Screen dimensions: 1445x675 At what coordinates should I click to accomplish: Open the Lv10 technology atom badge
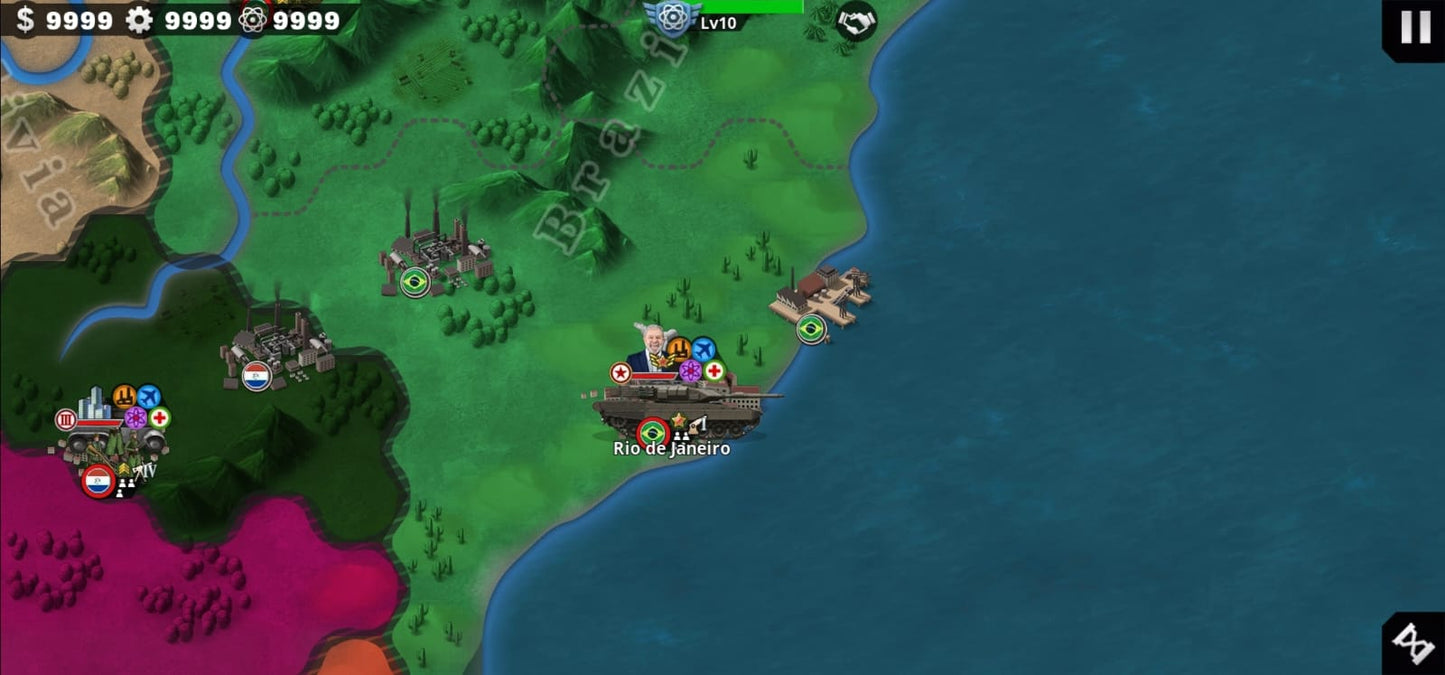pyautogui.click(x=672, y=17)
